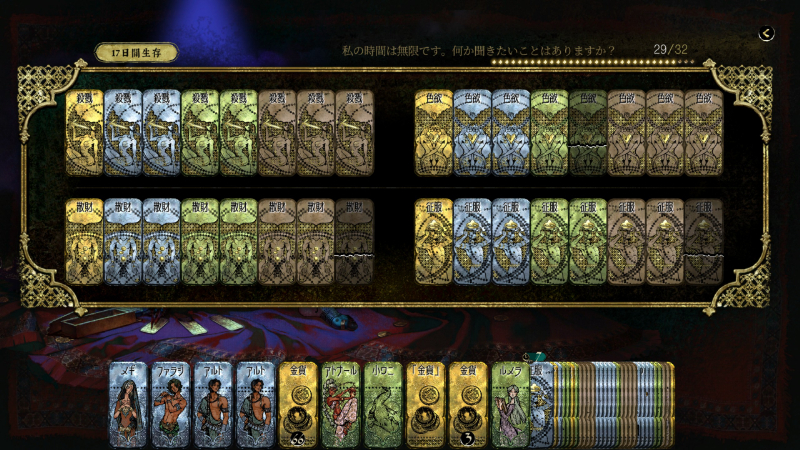Click the back arrow button
The height and width of the screenshot is (450, 800).
click(766, 33)
